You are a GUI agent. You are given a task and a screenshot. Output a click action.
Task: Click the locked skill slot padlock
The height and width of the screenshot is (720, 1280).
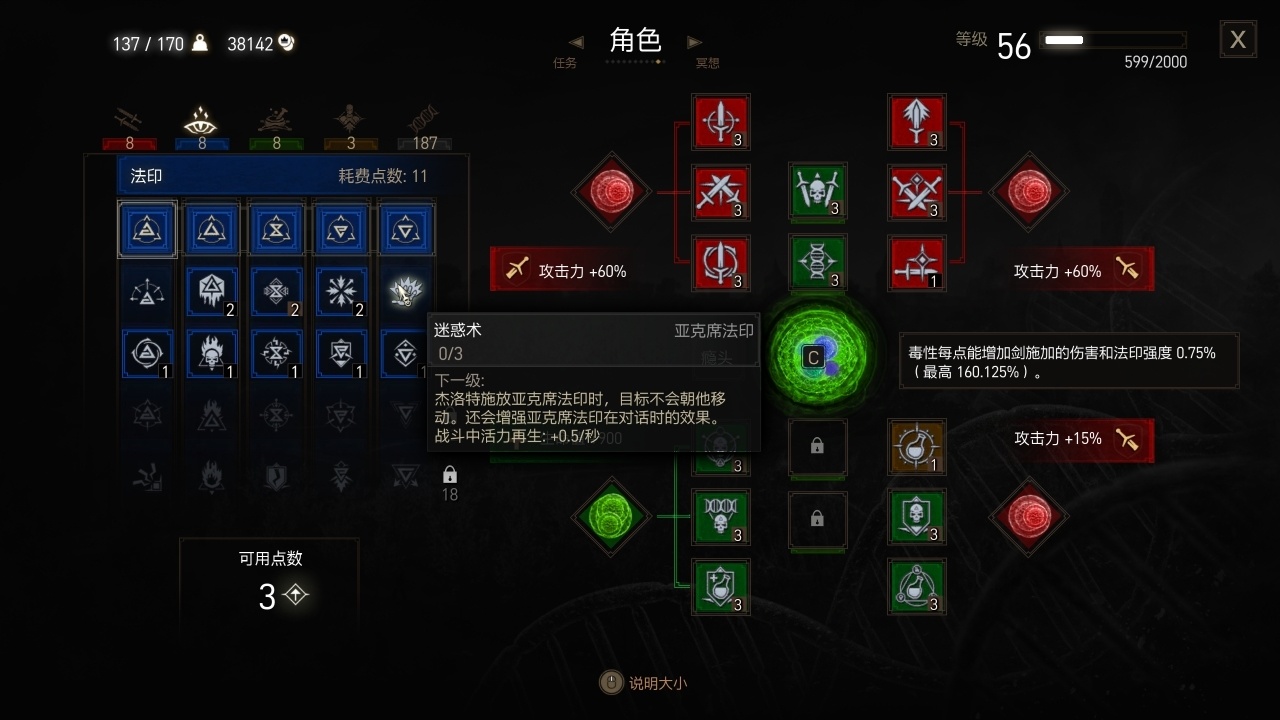point(818,448)
